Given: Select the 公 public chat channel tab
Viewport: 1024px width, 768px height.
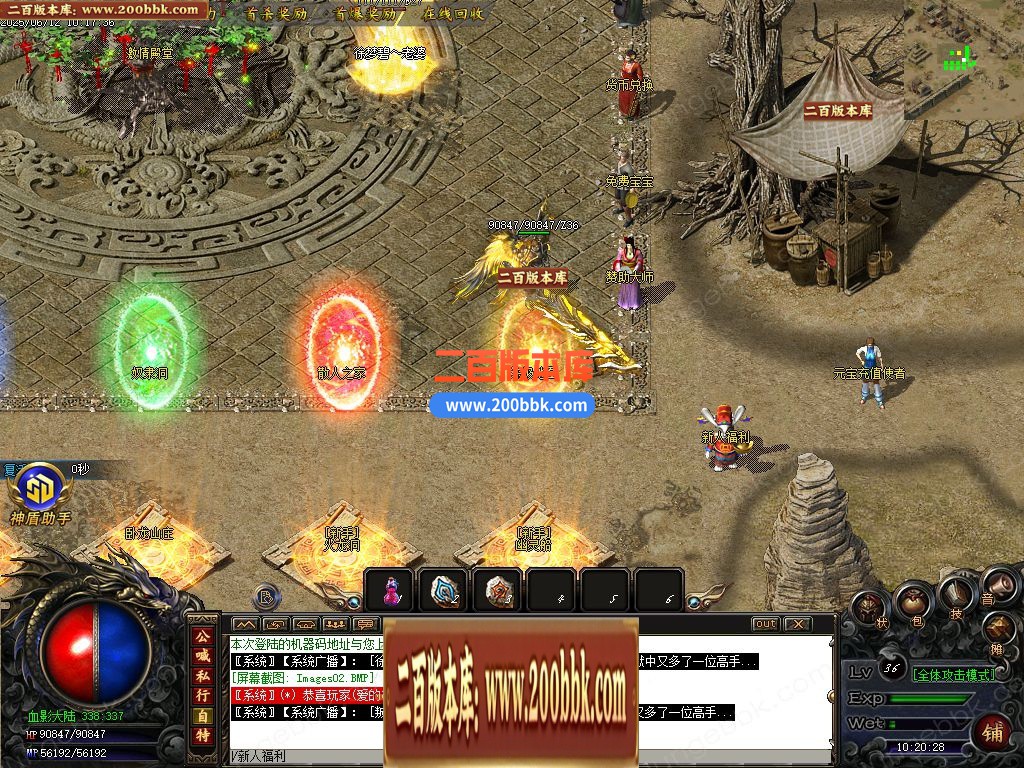Looking at the screenshot, I should [x=203, y=635].
